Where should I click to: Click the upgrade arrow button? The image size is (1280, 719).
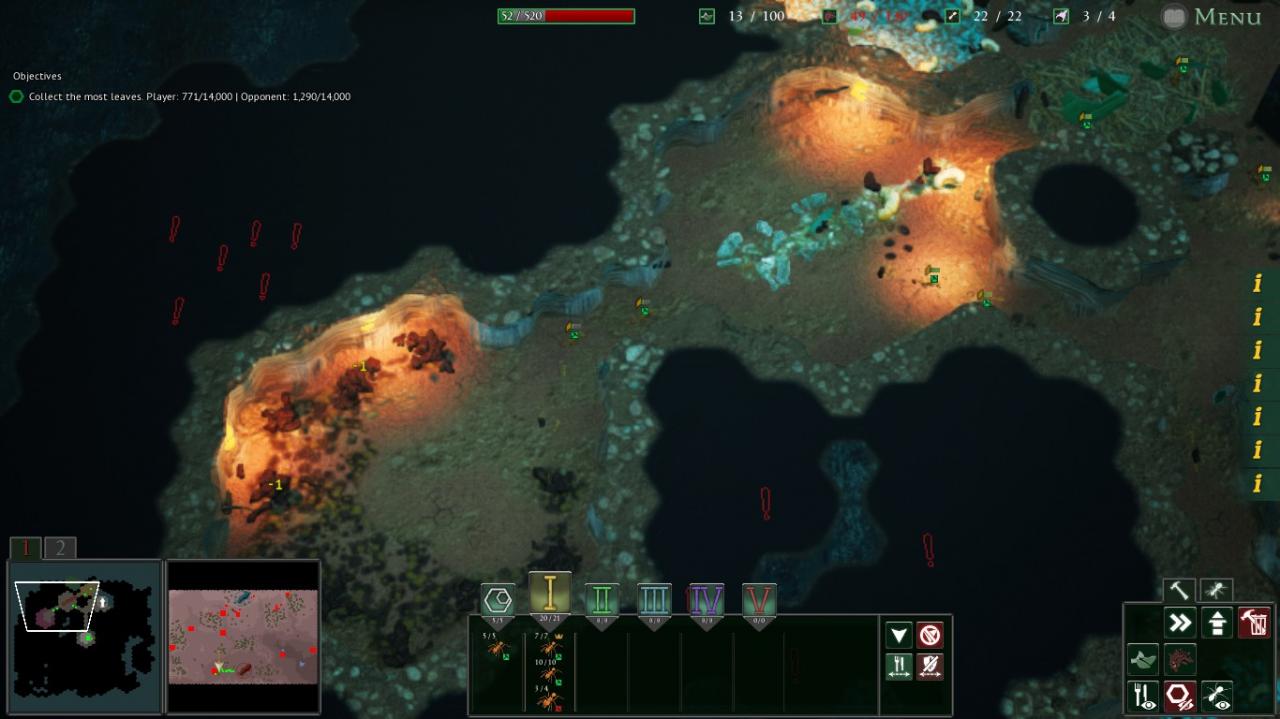click(1217, 623)
